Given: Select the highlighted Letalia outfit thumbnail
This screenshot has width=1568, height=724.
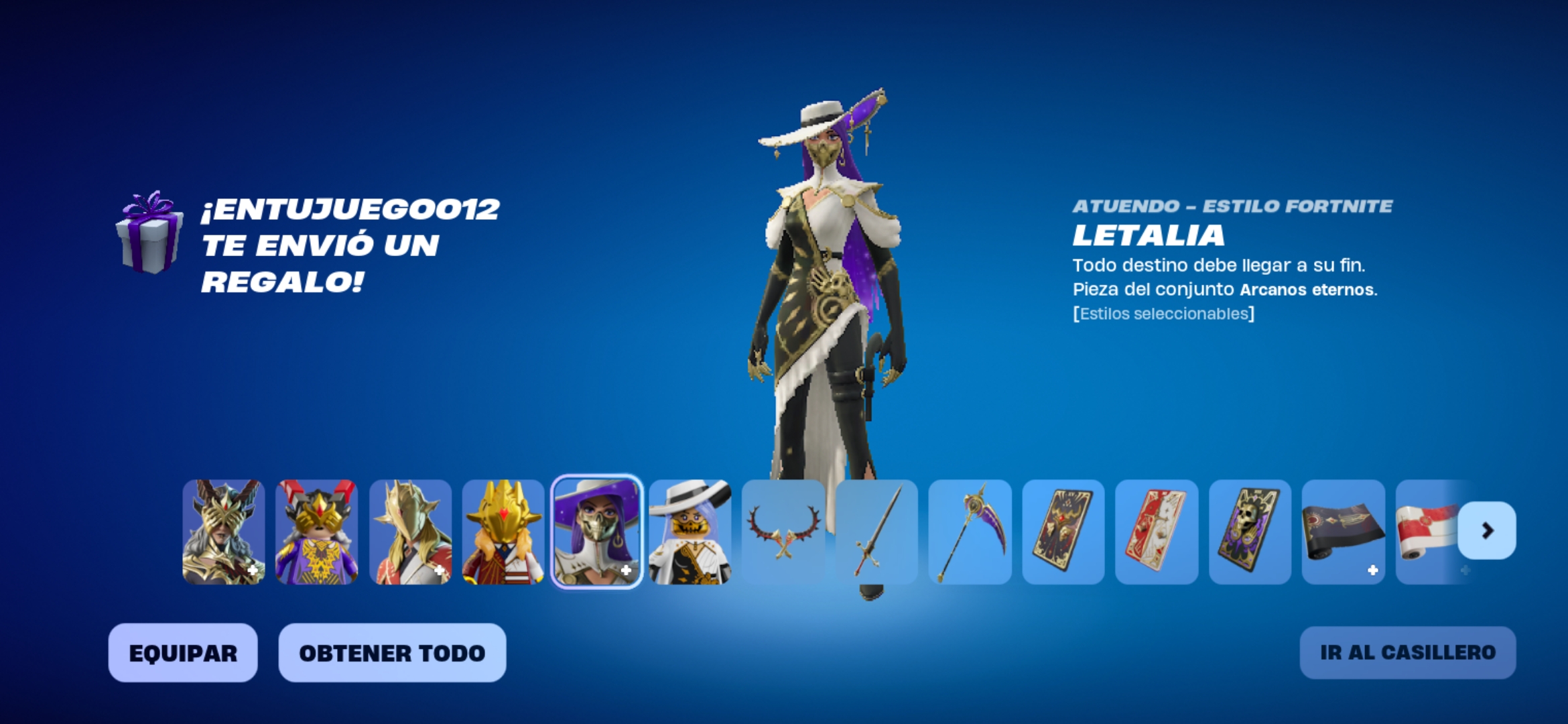Looking at the screenshot, I should [596, 532].
